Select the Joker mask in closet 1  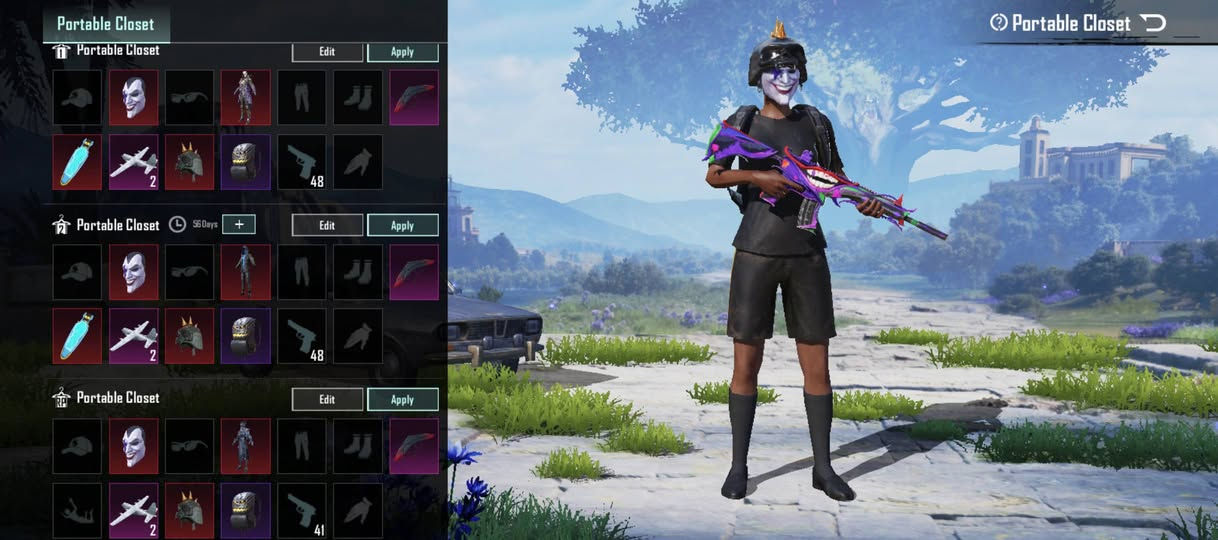pyautogui.click(x=134, y=98)
